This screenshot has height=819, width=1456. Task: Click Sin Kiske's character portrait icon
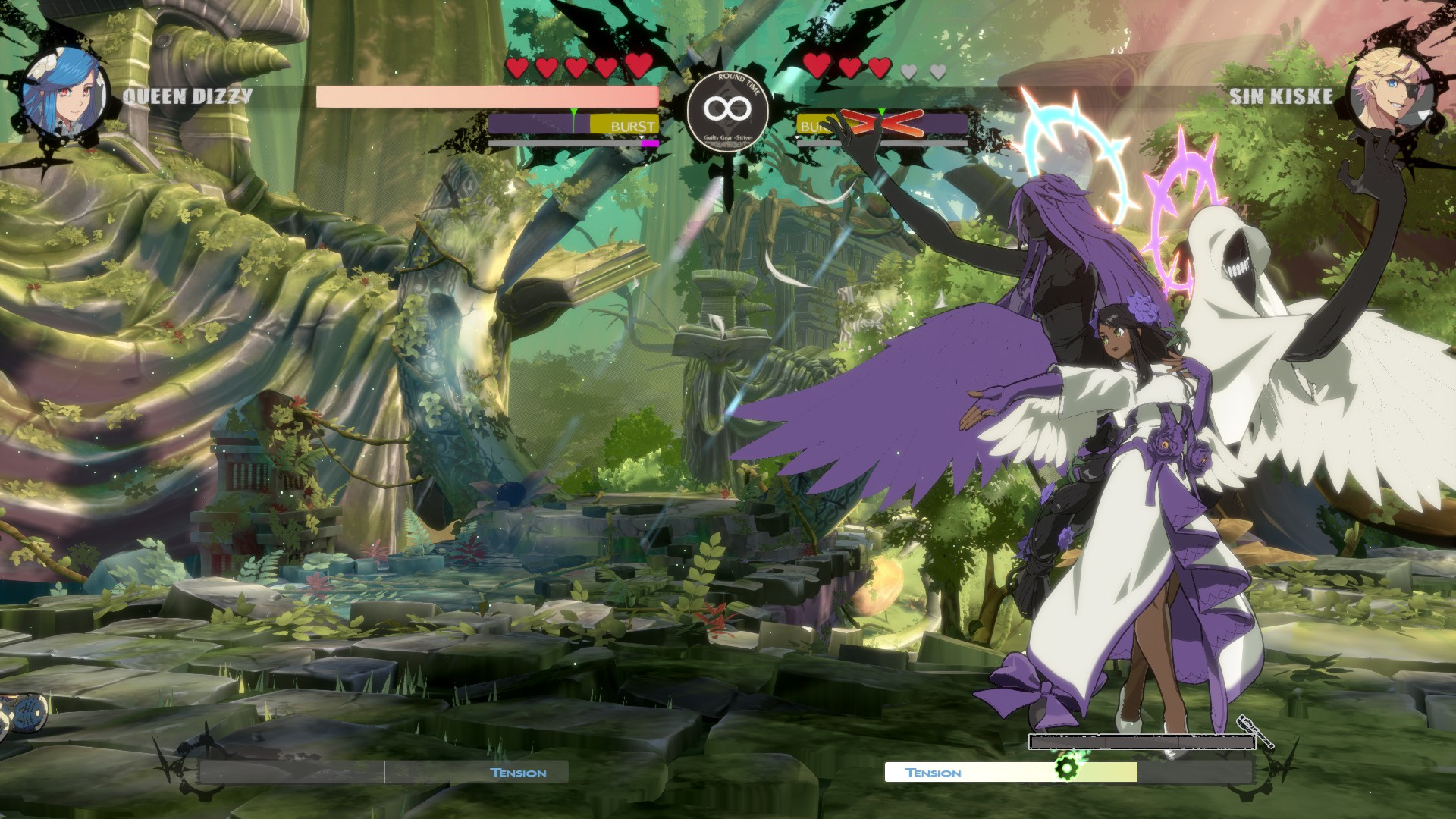pyautogui.click(x=1390, y=95)
